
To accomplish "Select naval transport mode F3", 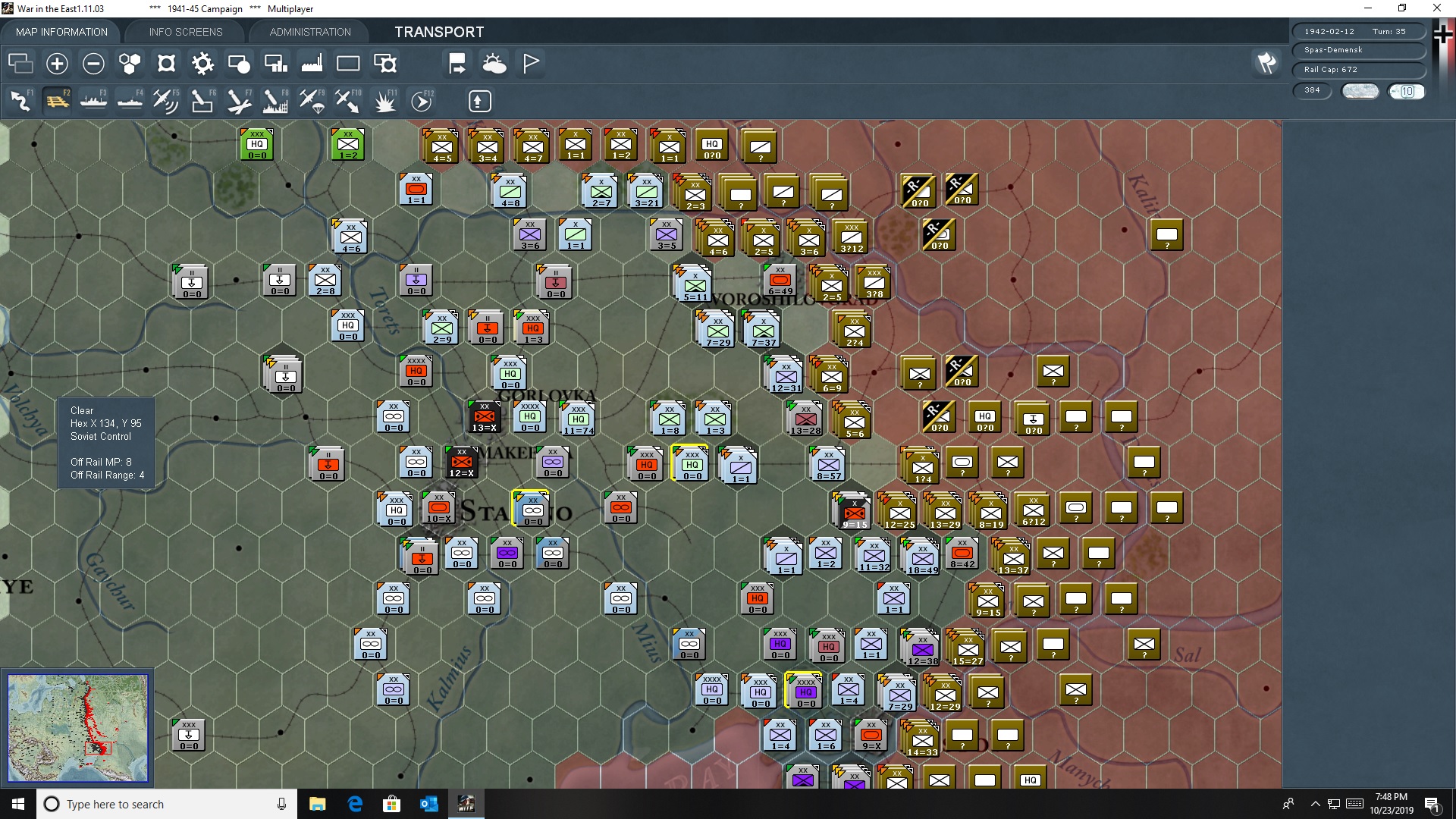I will pyautogui.click(x=93, y=100).
